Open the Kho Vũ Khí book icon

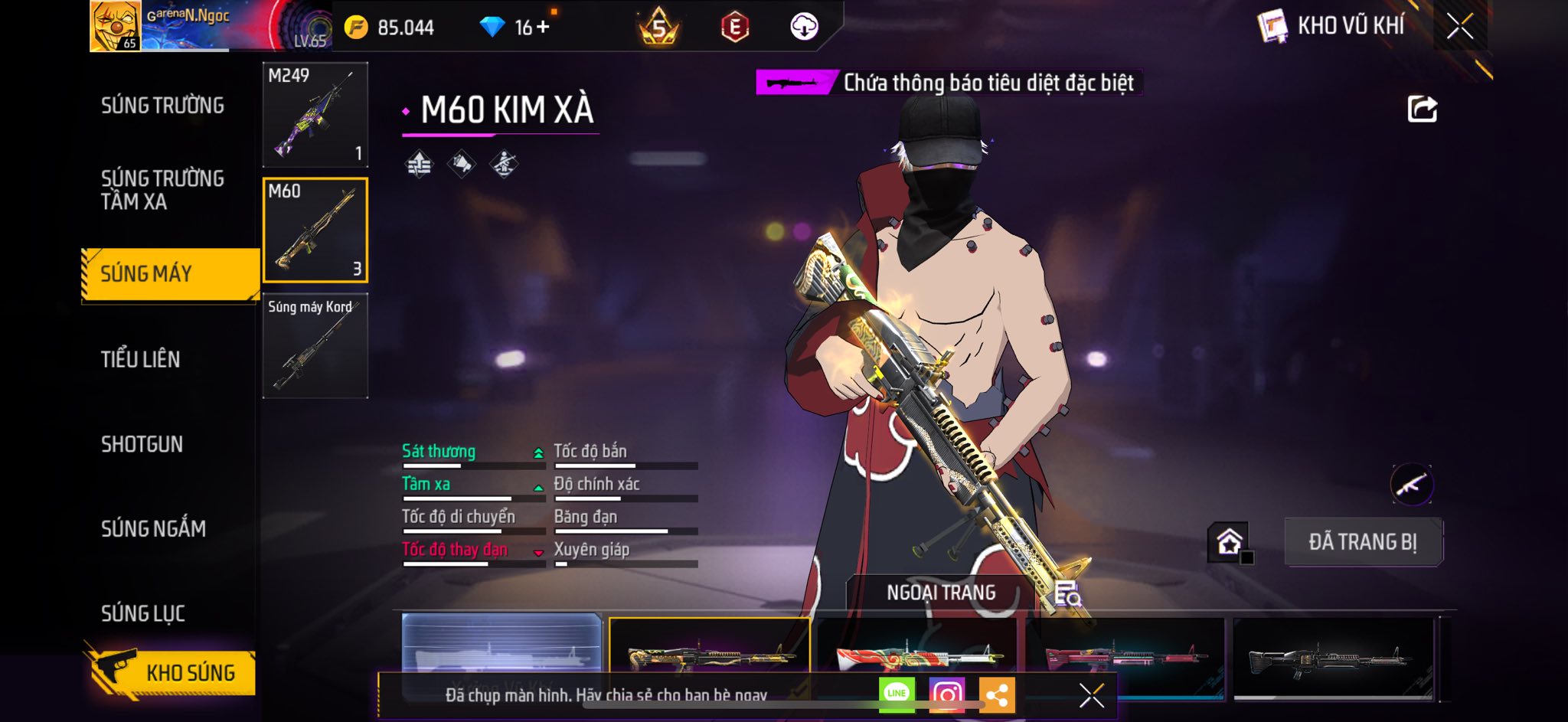tap(1272, 27)
